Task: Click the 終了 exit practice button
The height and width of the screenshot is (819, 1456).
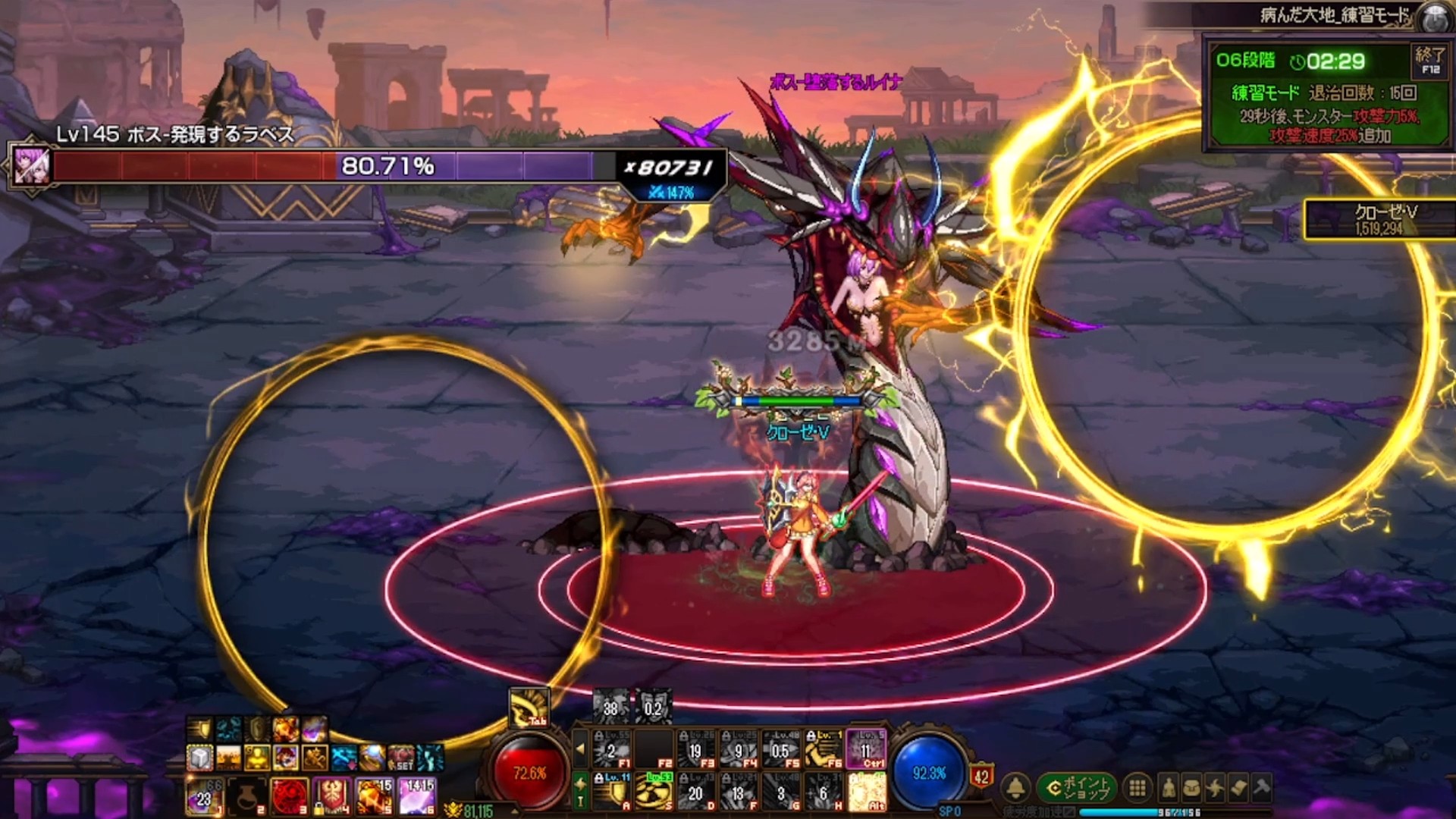Action: pyautogui.click(x=1430, y=59)
